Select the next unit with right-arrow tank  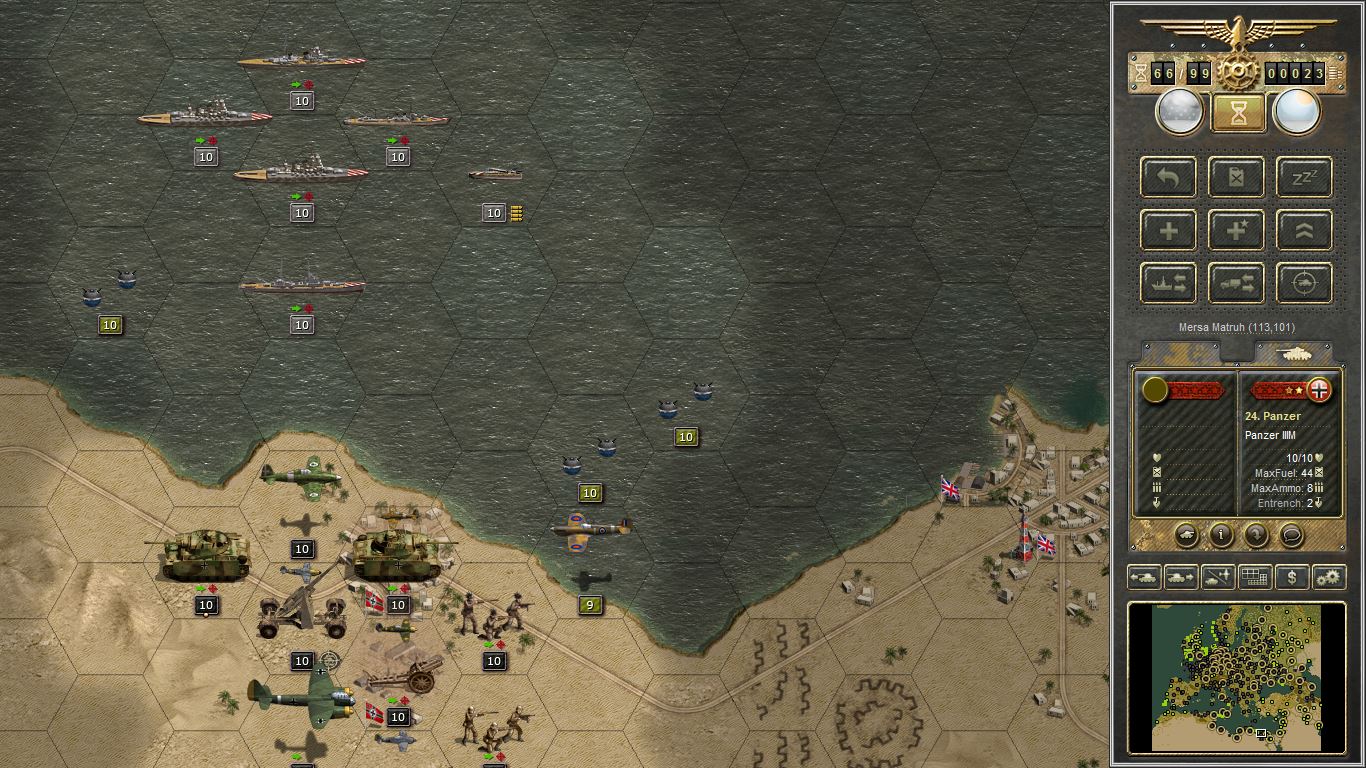click(x=1181, y=577)
